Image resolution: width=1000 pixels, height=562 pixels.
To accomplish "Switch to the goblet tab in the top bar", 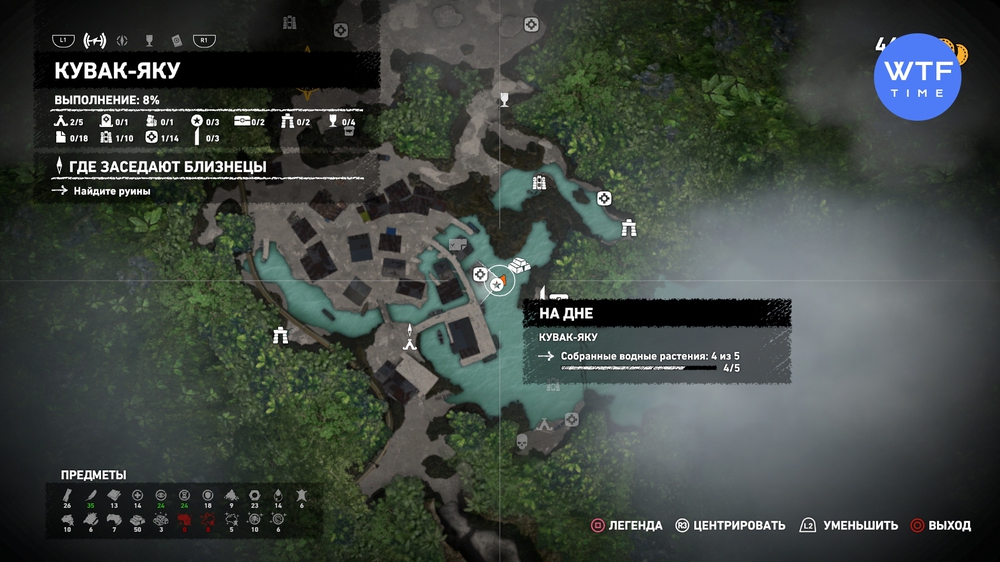I will point(149,41).
